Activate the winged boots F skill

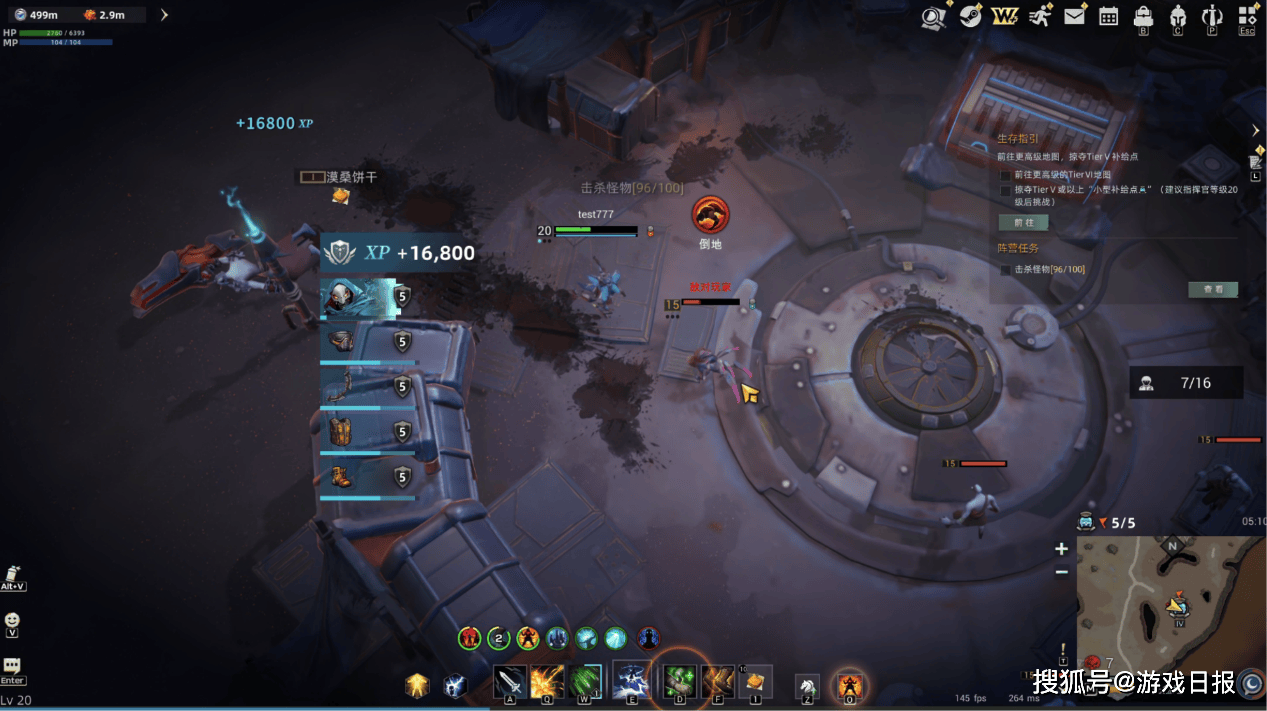coord(717,682)
